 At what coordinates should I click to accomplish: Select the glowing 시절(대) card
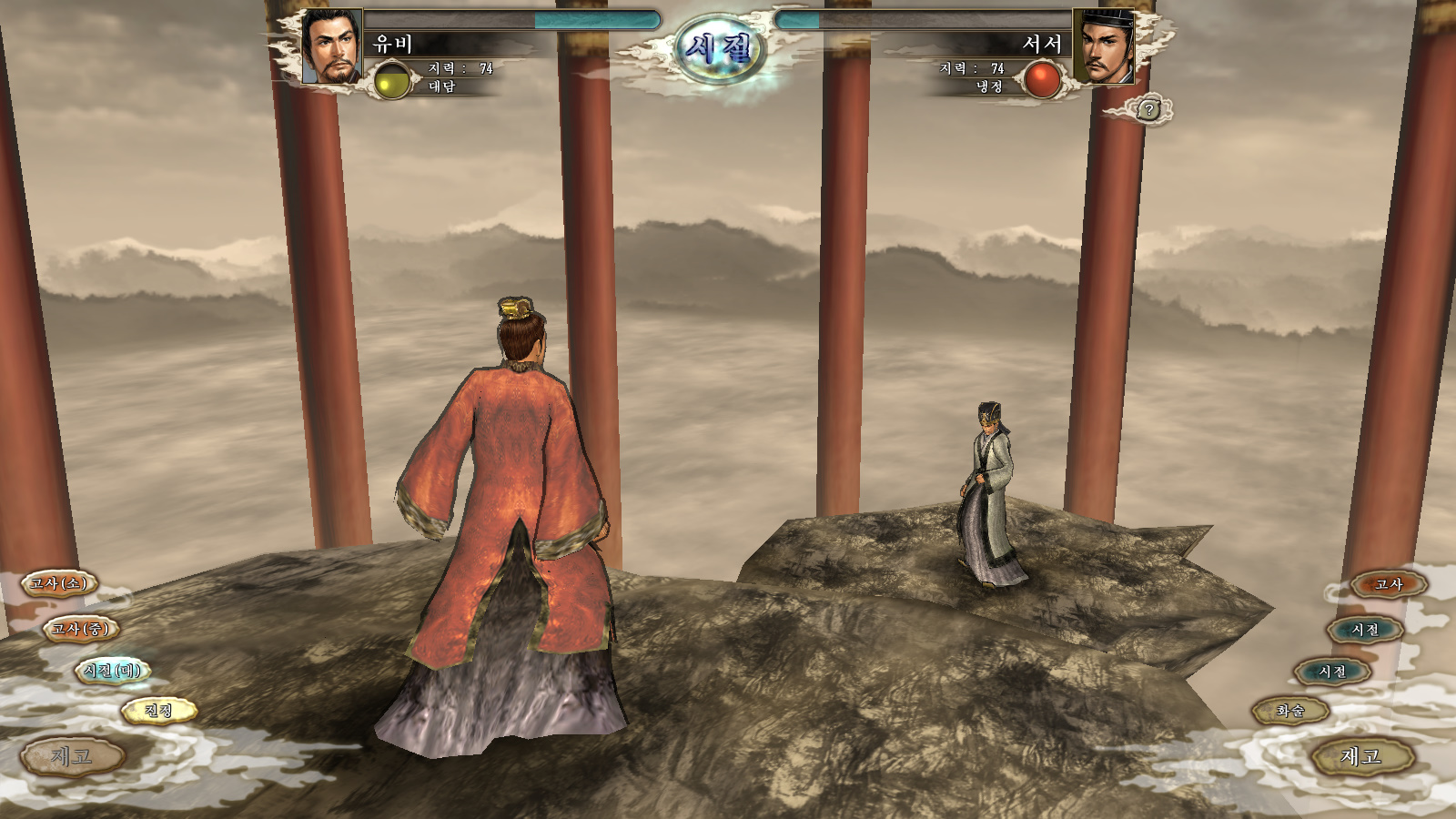(112, 671)
